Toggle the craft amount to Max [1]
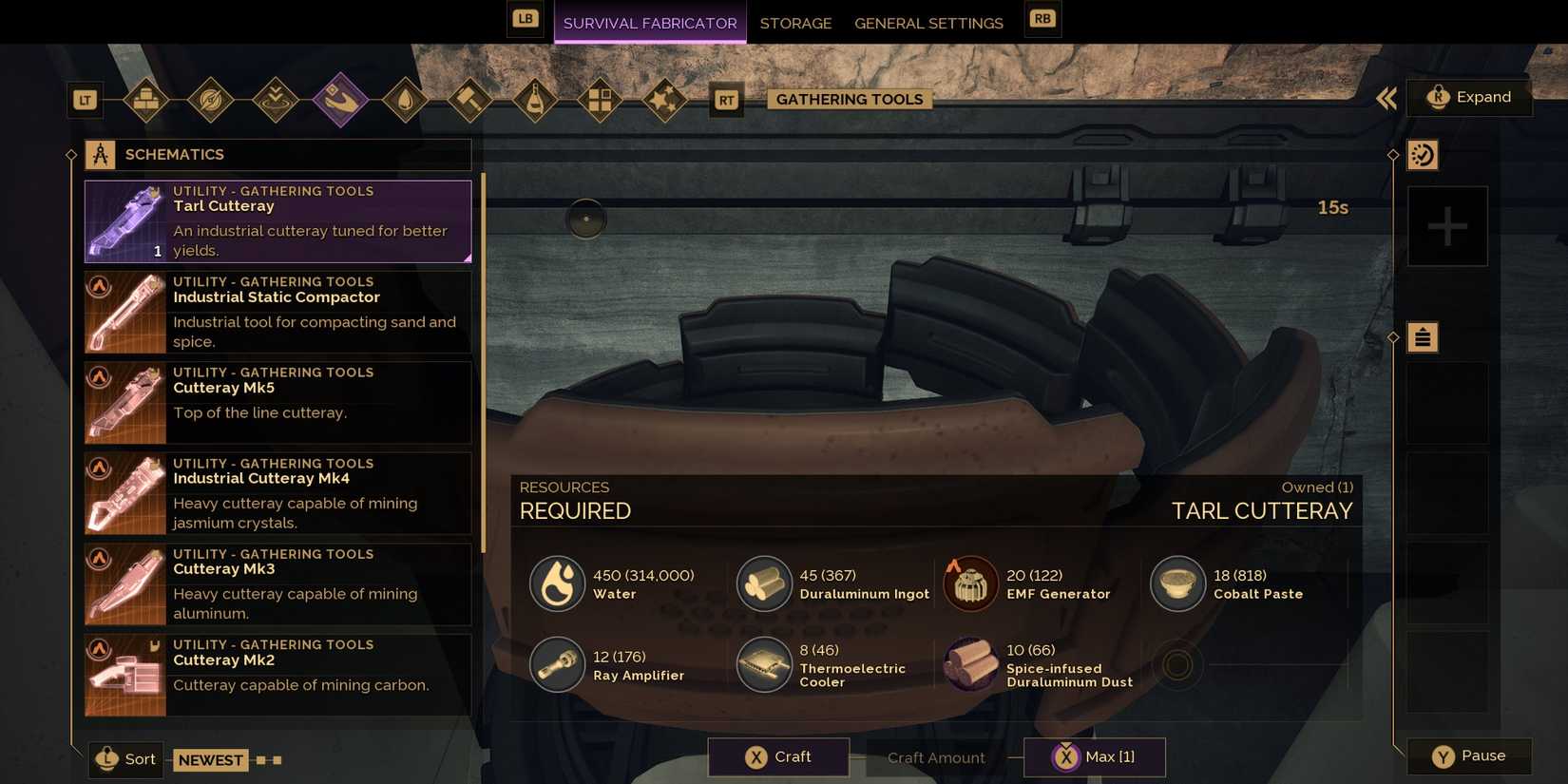This screenshot has width=1568, height=784. pyautogui.click(x=1093, y=756)
